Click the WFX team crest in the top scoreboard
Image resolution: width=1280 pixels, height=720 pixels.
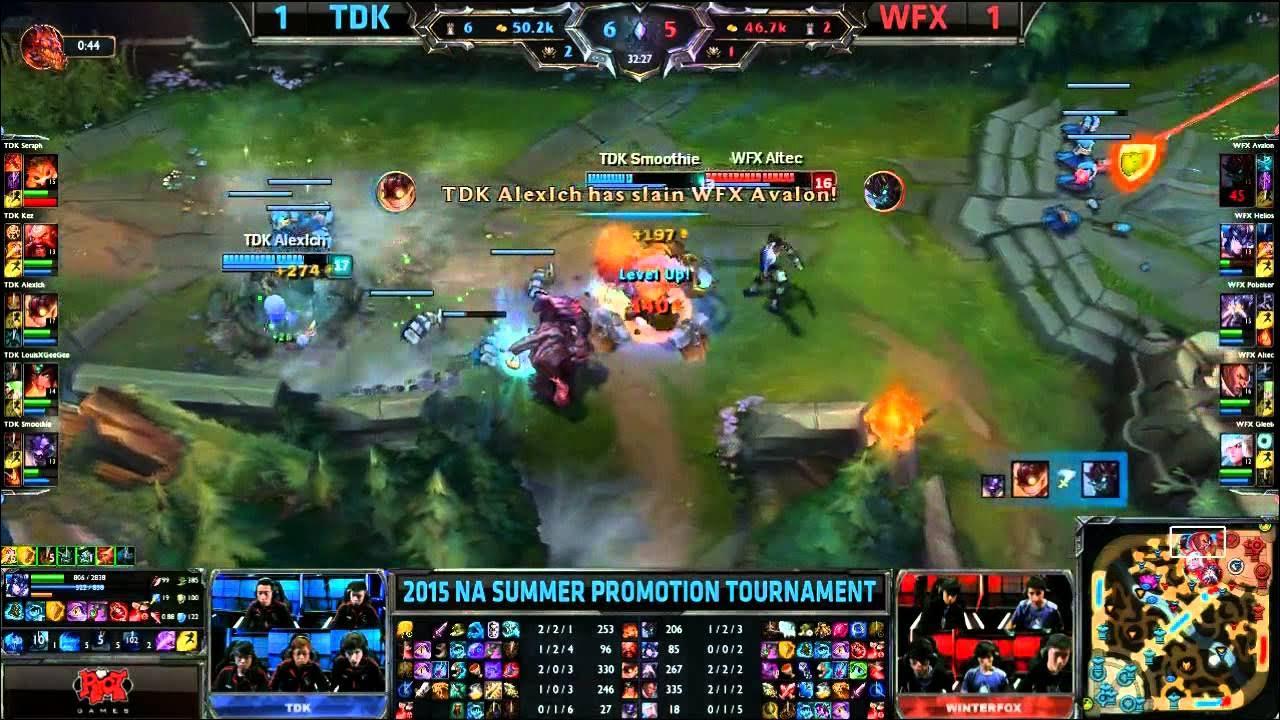916,19
